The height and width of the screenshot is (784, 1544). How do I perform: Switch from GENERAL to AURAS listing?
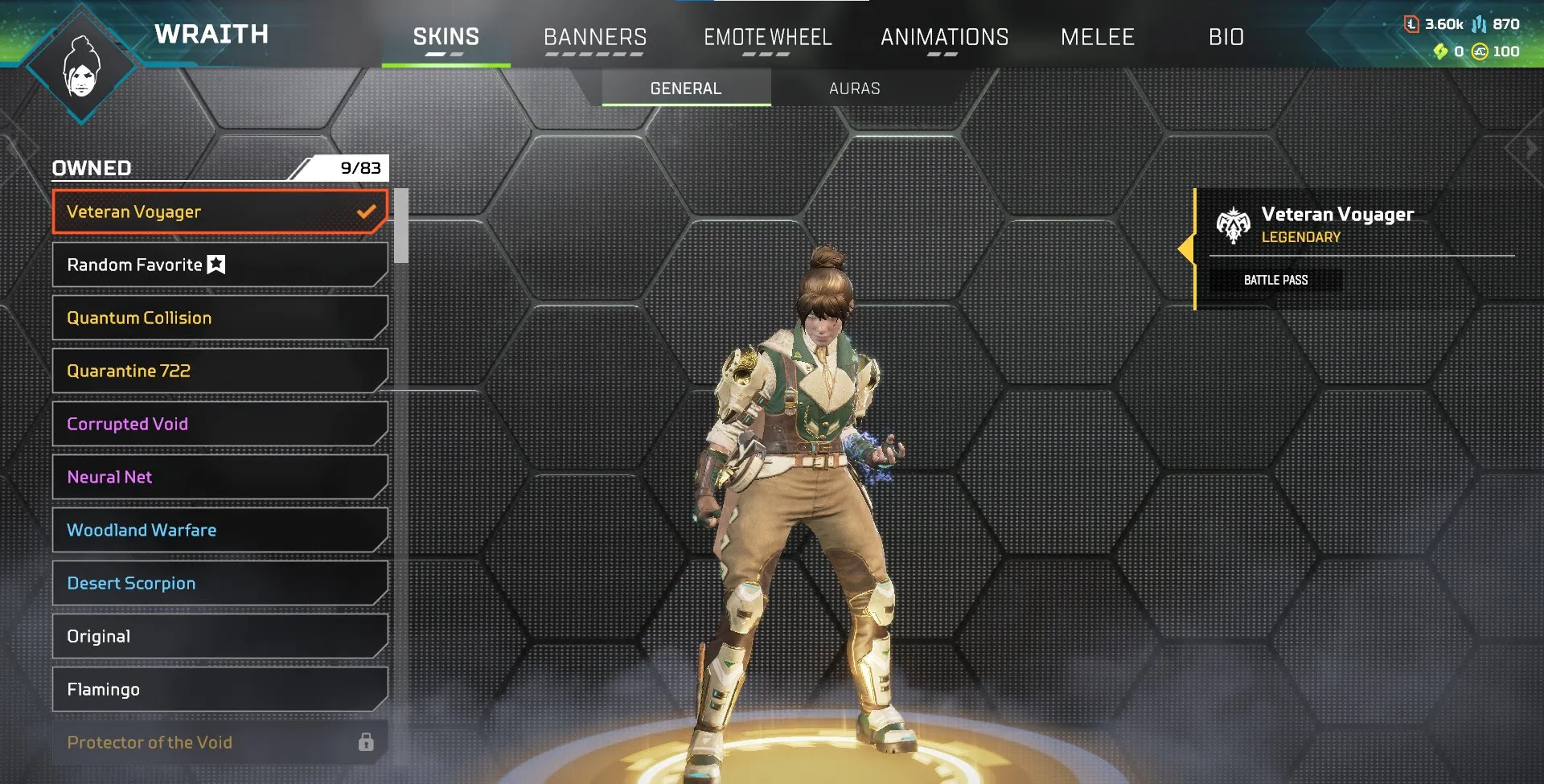[855, 88]
